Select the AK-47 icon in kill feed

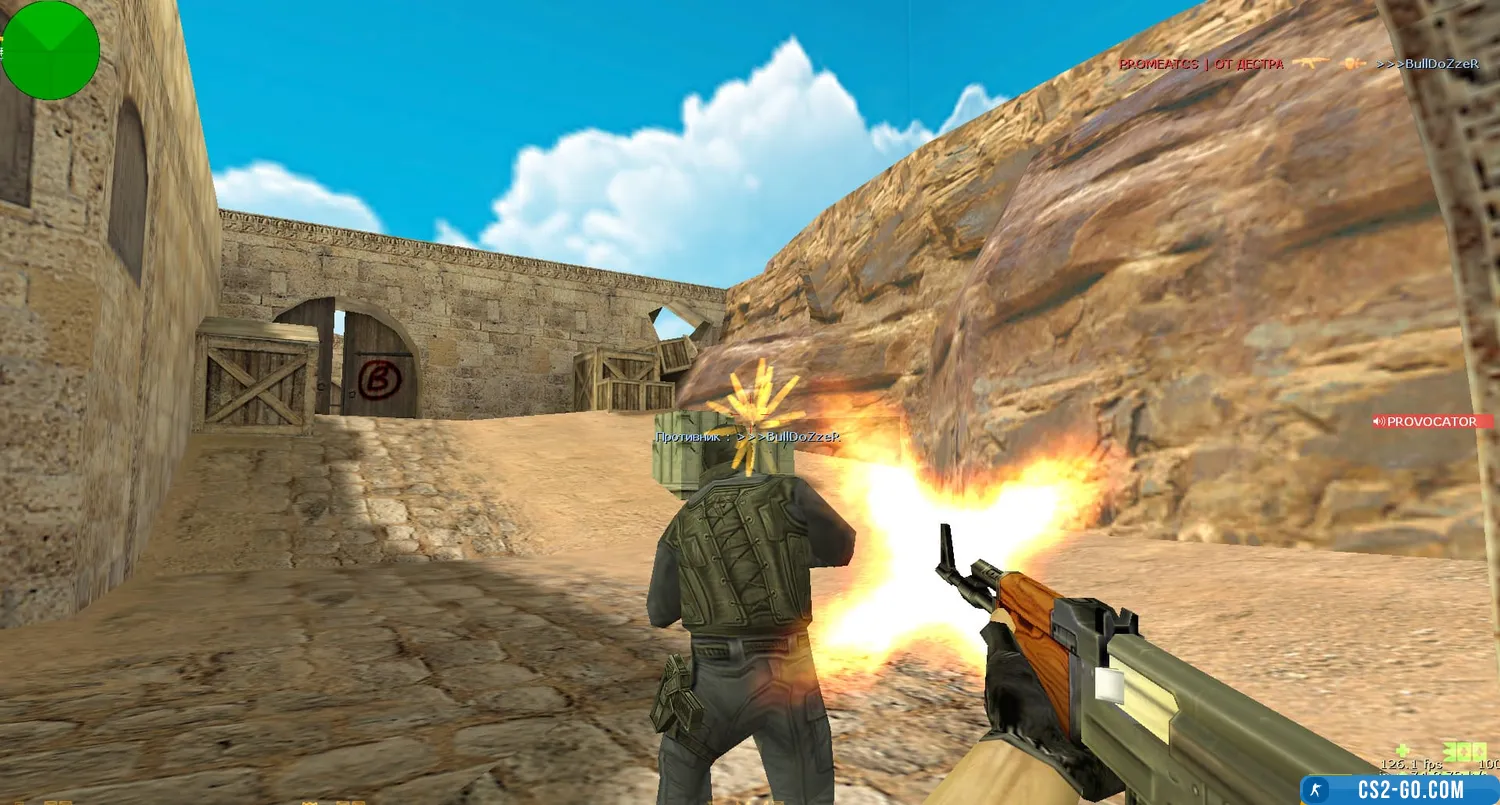[1310, 64]
